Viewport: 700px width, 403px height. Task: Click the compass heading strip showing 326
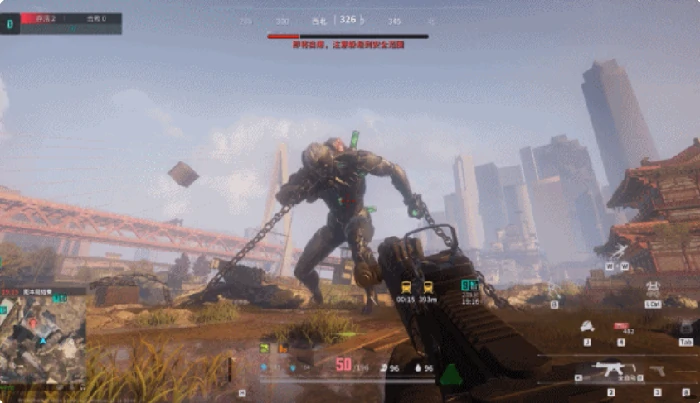coord(347,20)
